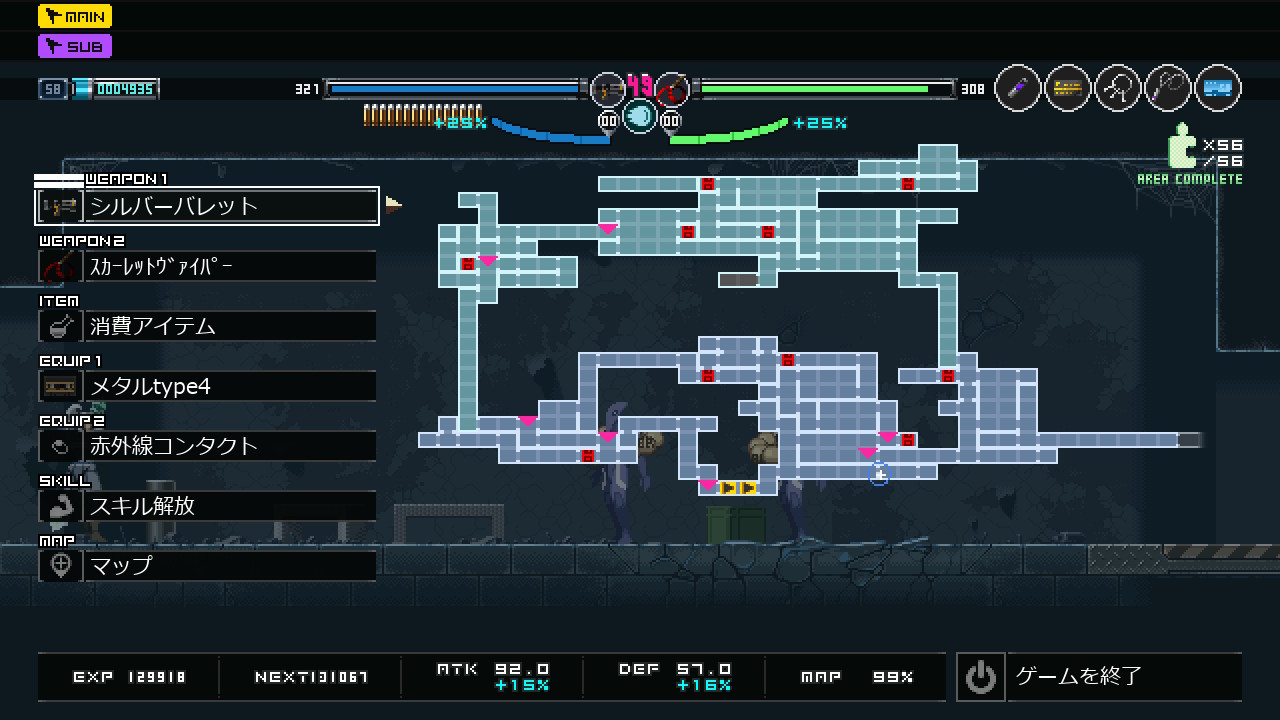Select the シルバーバレット weapon 1 entry

207,206
